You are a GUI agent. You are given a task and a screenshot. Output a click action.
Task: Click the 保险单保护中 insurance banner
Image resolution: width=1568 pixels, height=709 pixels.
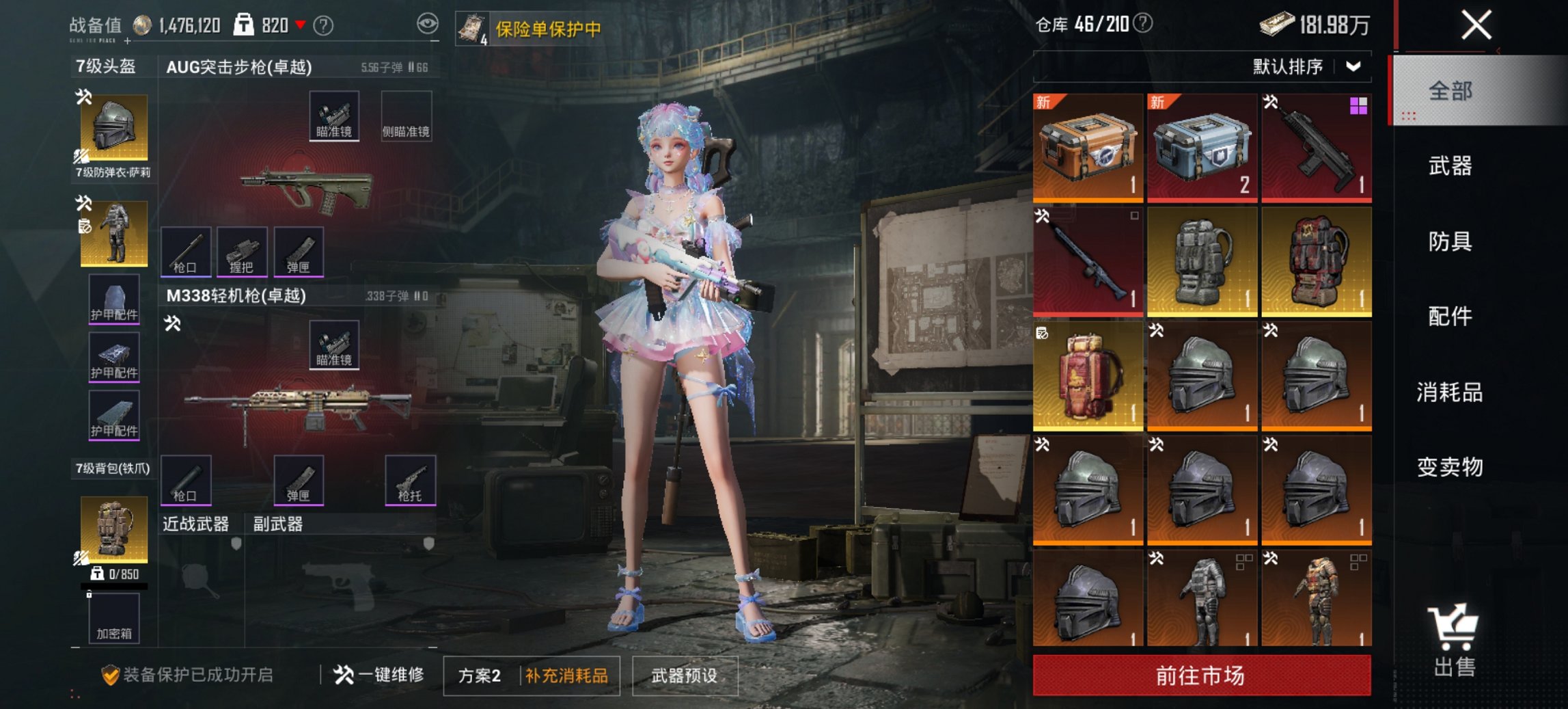(540, 29)
